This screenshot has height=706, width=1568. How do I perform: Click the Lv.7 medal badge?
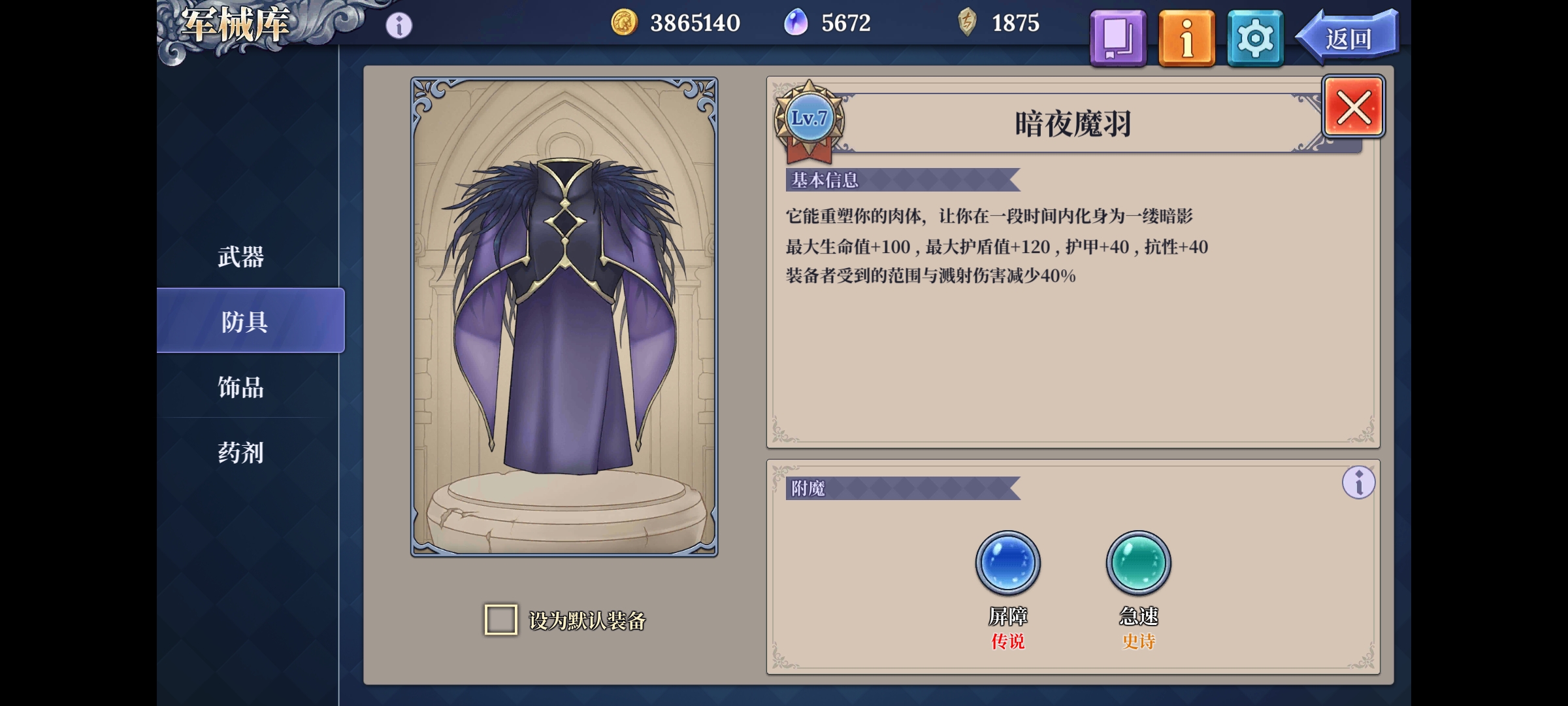click(807, 118)
